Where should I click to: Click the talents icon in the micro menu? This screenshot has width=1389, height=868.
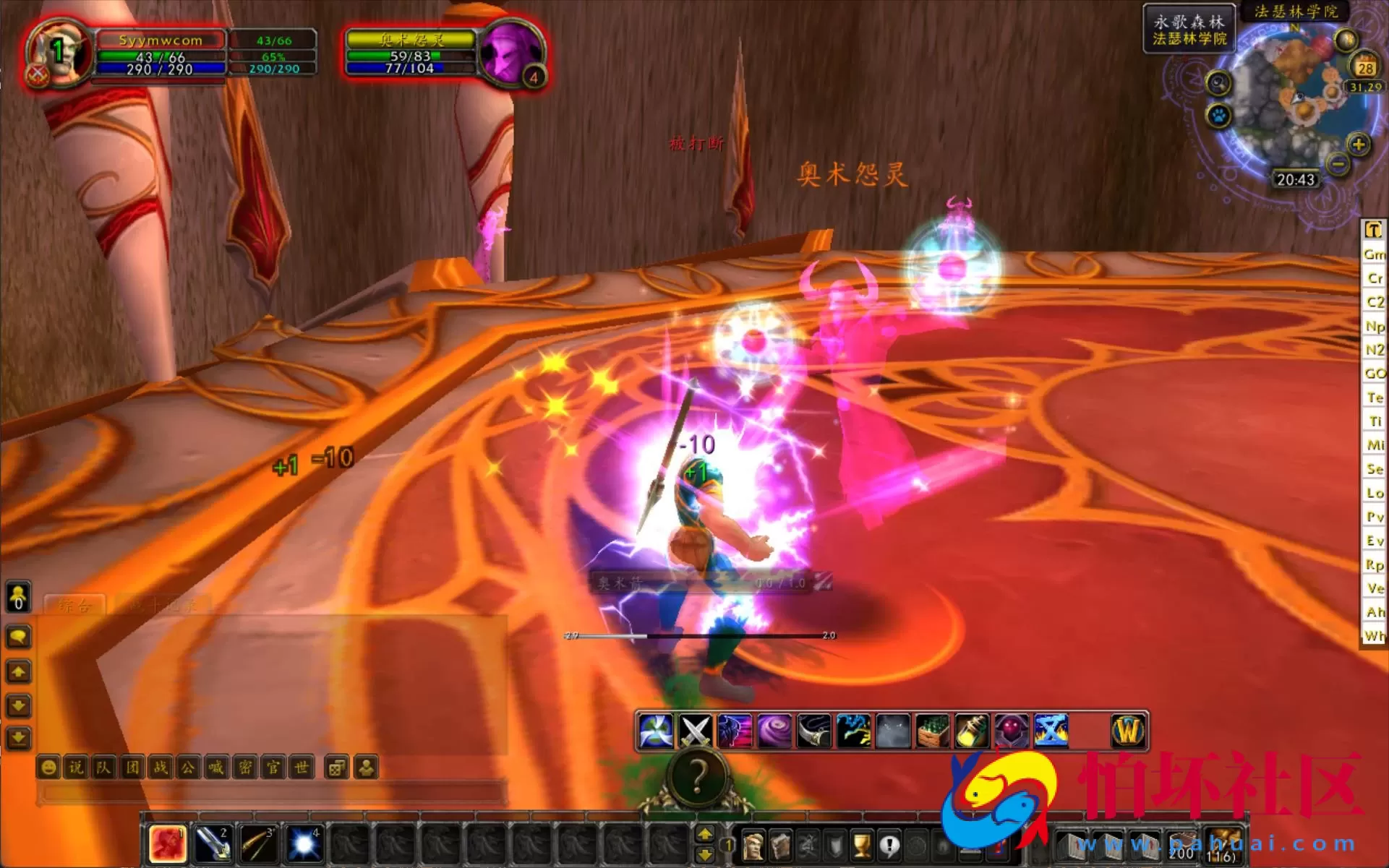click(x=808, y=845)
